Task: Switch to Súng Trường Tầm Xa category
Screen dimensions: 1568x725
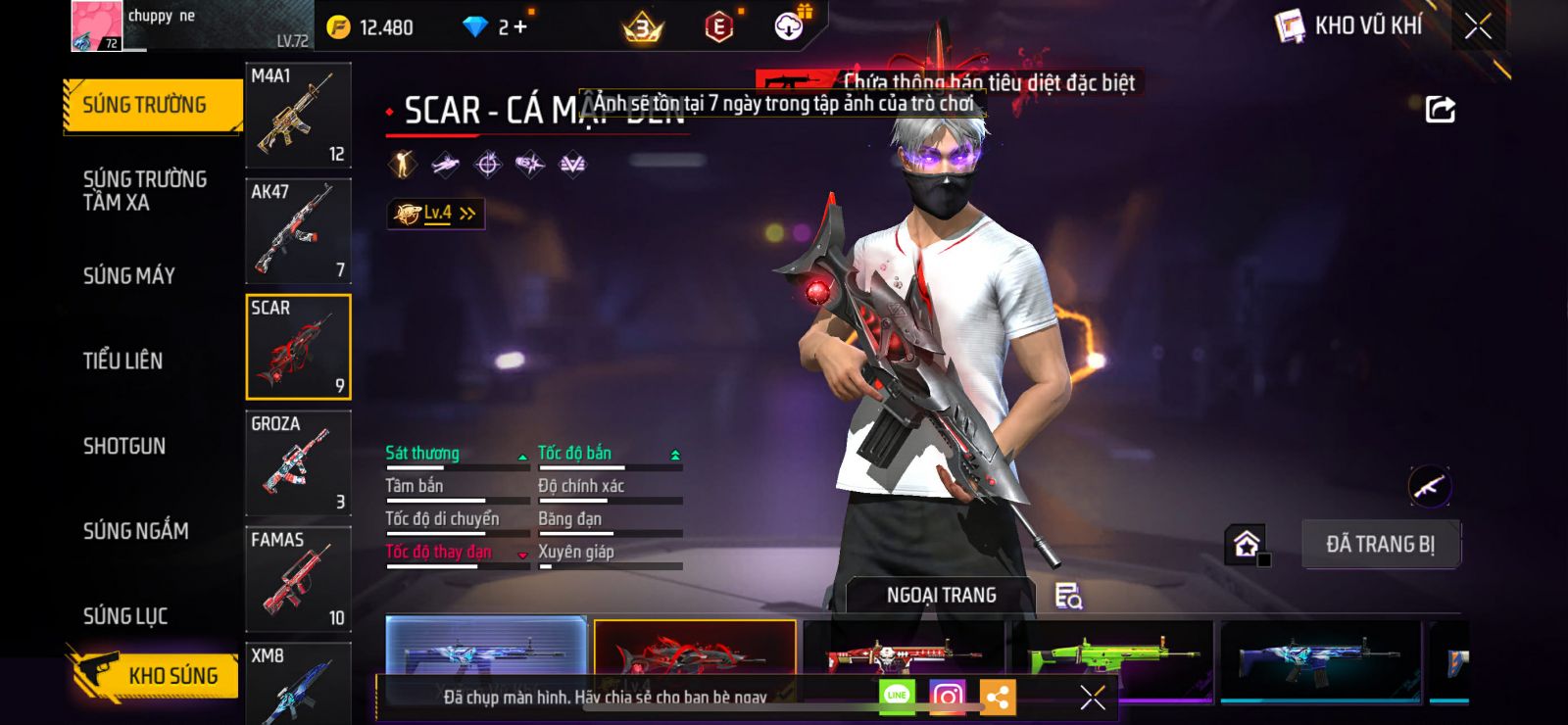Action: point(145,190)
